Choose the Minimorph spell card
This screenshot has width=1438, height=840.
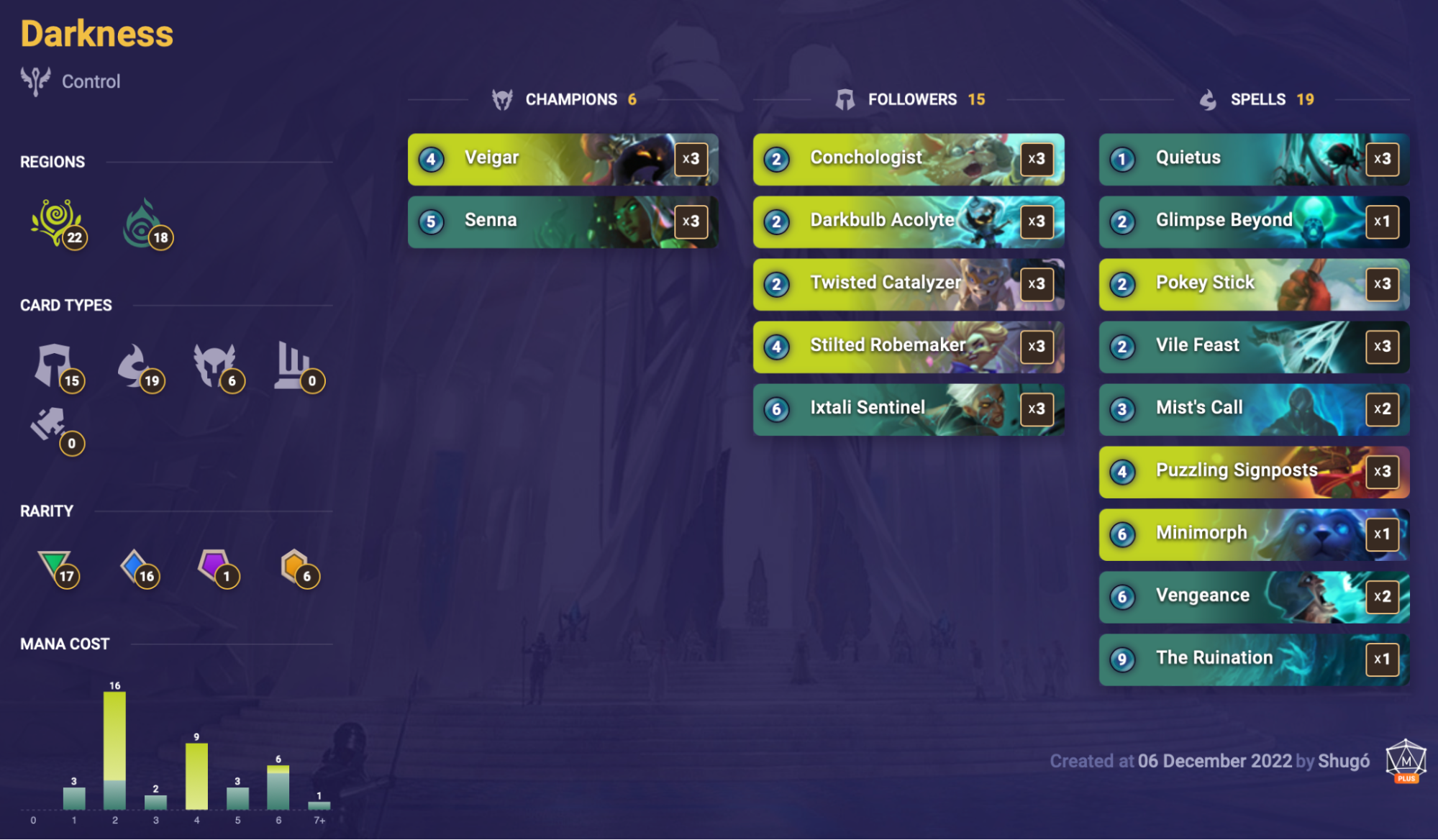(x=1253, y=534)
